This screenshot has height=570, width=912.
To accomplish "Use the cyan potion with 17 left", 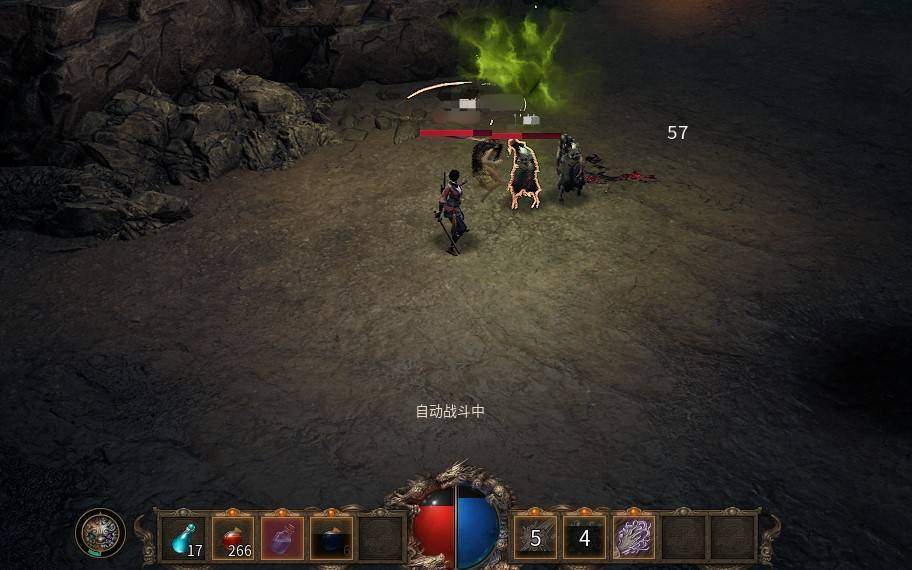I will (184, 537).
